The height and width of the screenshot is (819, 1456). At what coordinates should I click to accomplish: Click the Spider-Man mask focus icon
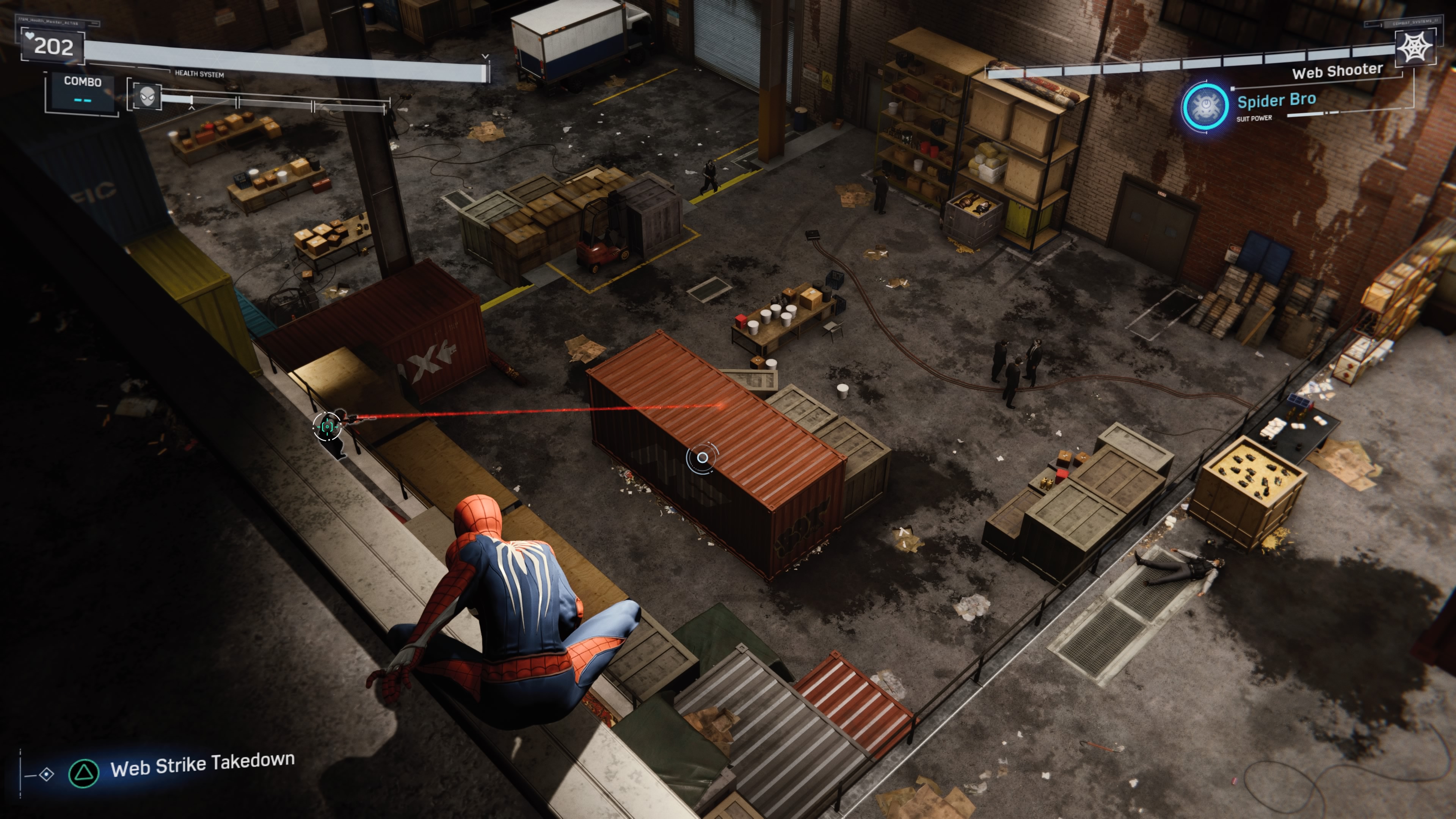tap(147, 96)
